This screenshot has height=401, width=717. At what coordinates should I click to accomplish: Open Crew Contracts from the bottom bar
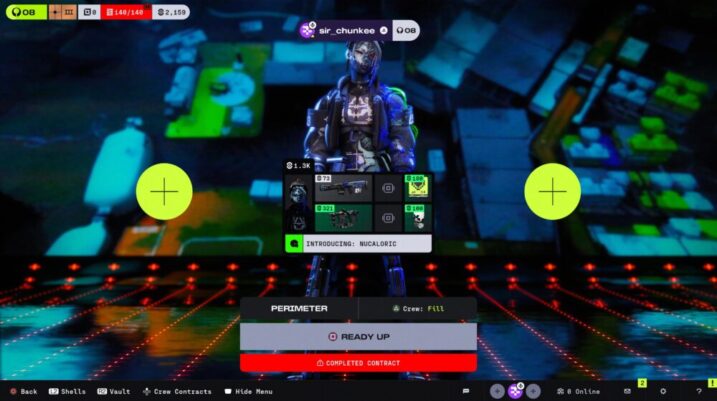[177, 391]
